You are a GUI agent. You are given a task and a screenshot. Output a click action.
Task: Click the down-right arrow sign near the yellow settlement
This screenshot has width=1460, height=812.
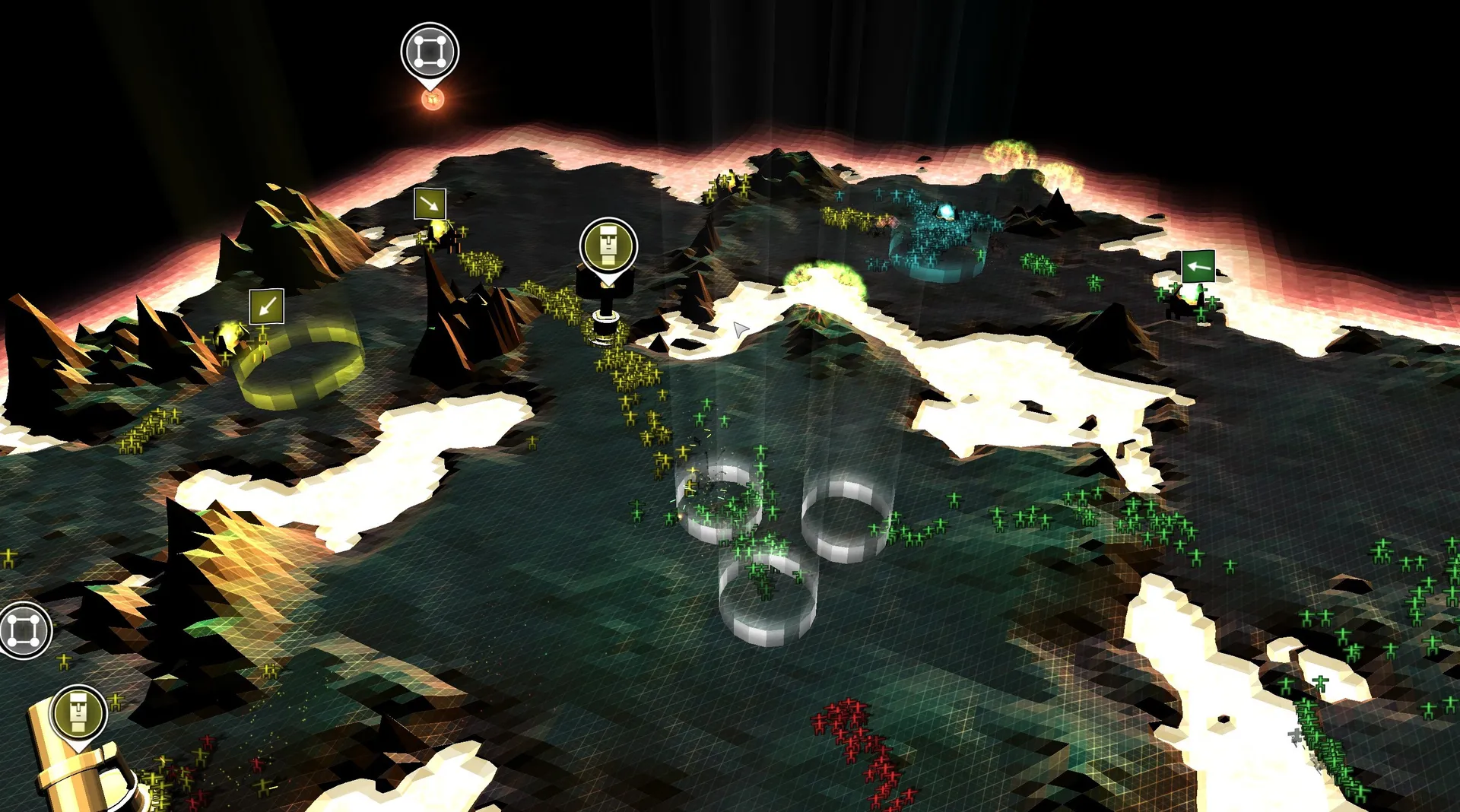point(430,205)
